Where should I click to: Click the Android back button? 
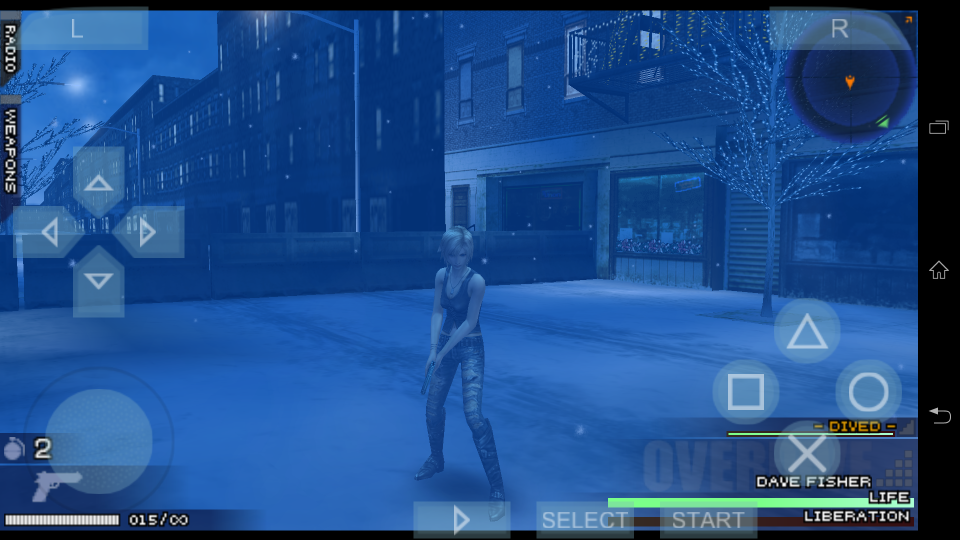click(x=938, y=415)
